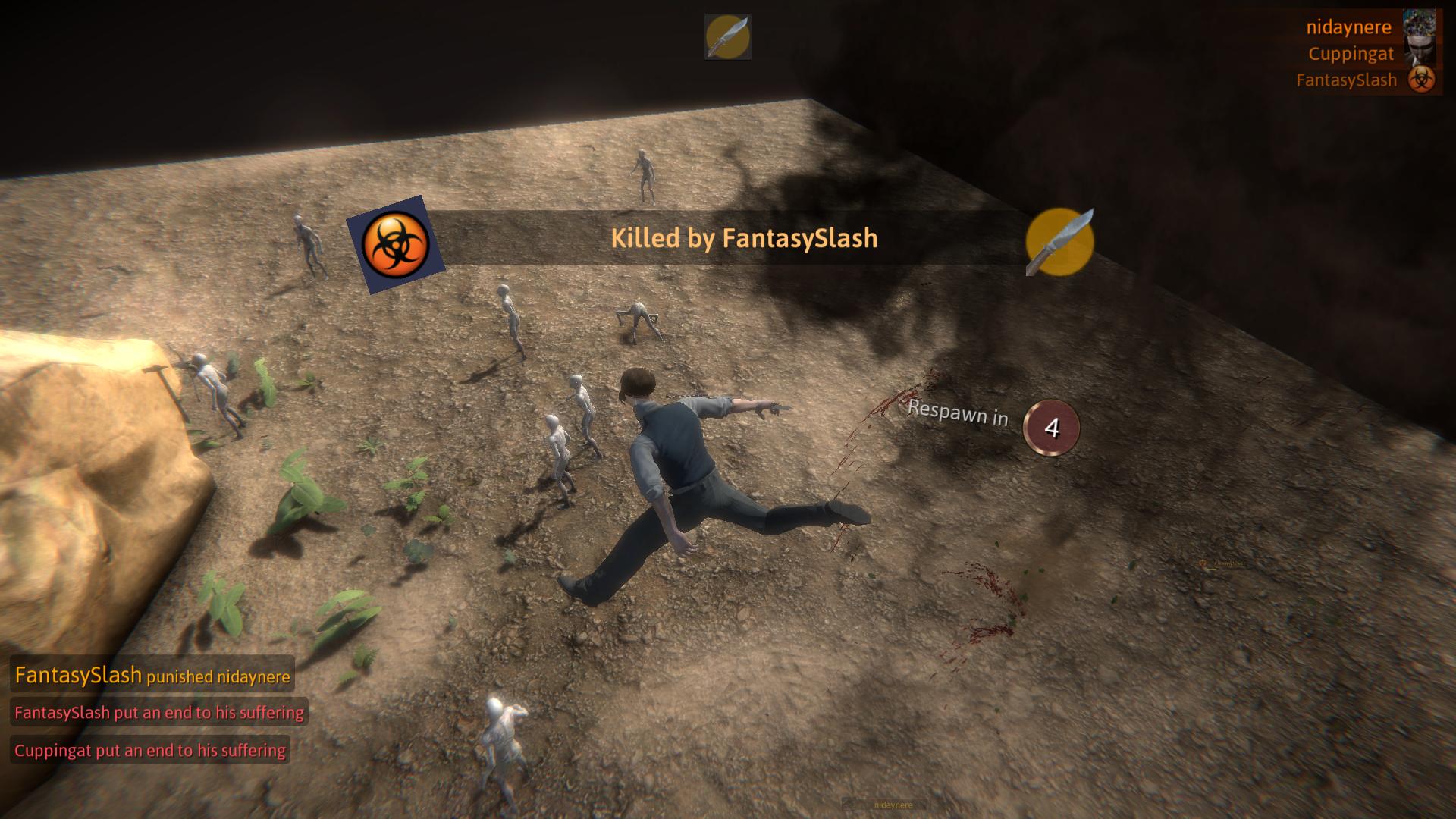Screen dimensions: 1456x819
Task: Click the 'Cuppingat put an end' feed entry
Action: point(150,750)
